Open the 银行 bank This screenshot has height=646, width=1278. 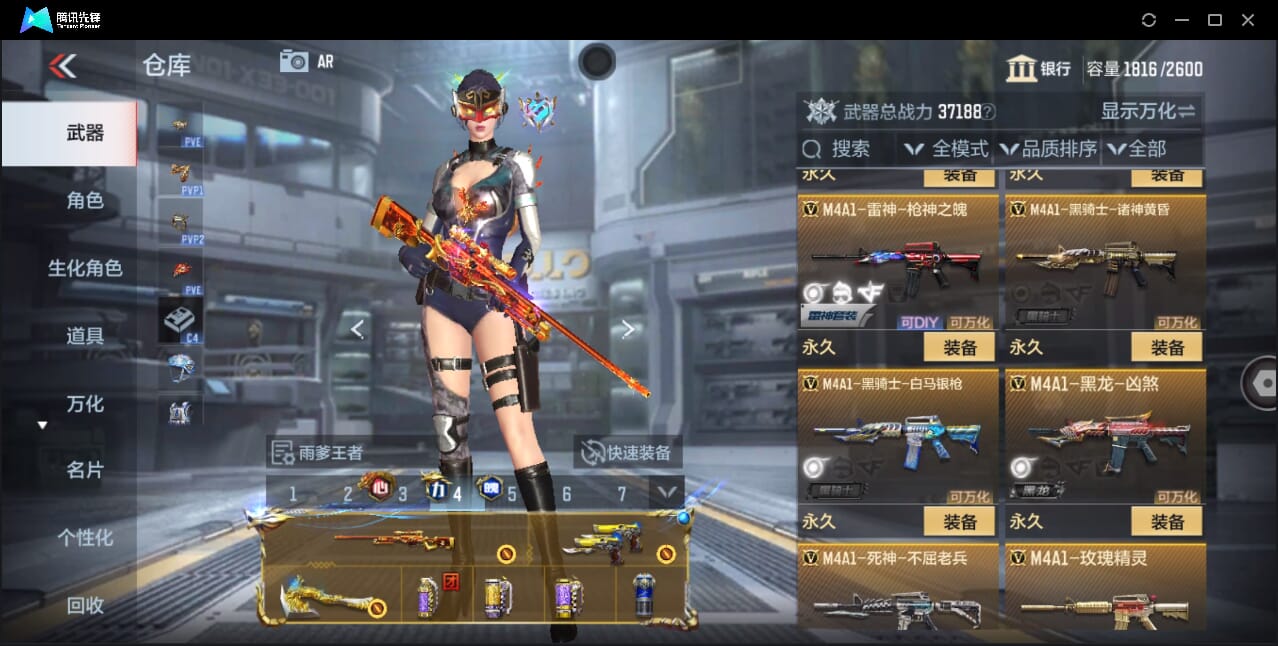[x=1038, y=69]
